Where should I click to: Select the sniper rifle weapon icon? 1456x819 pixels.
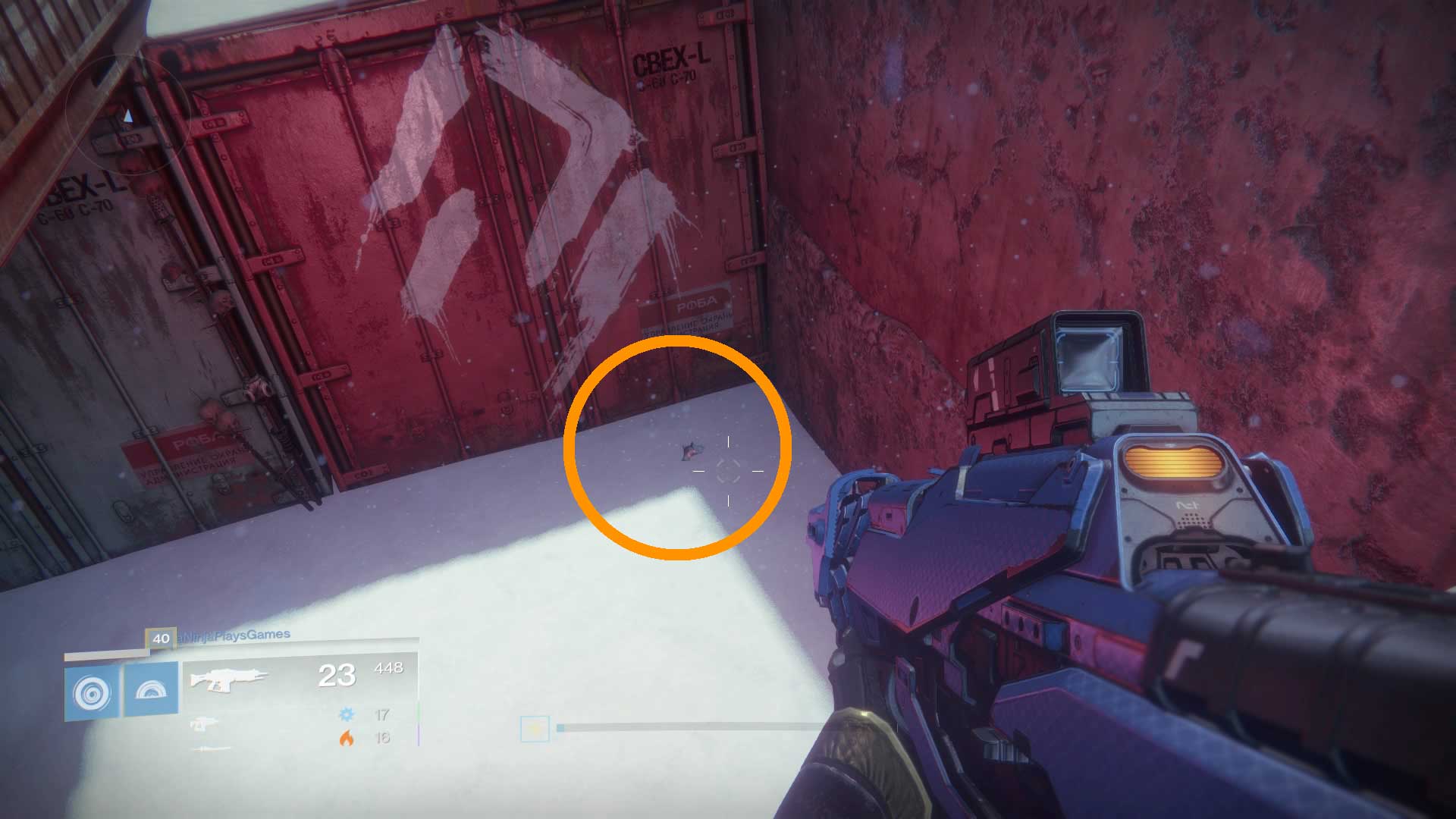(x=210, y=749)
